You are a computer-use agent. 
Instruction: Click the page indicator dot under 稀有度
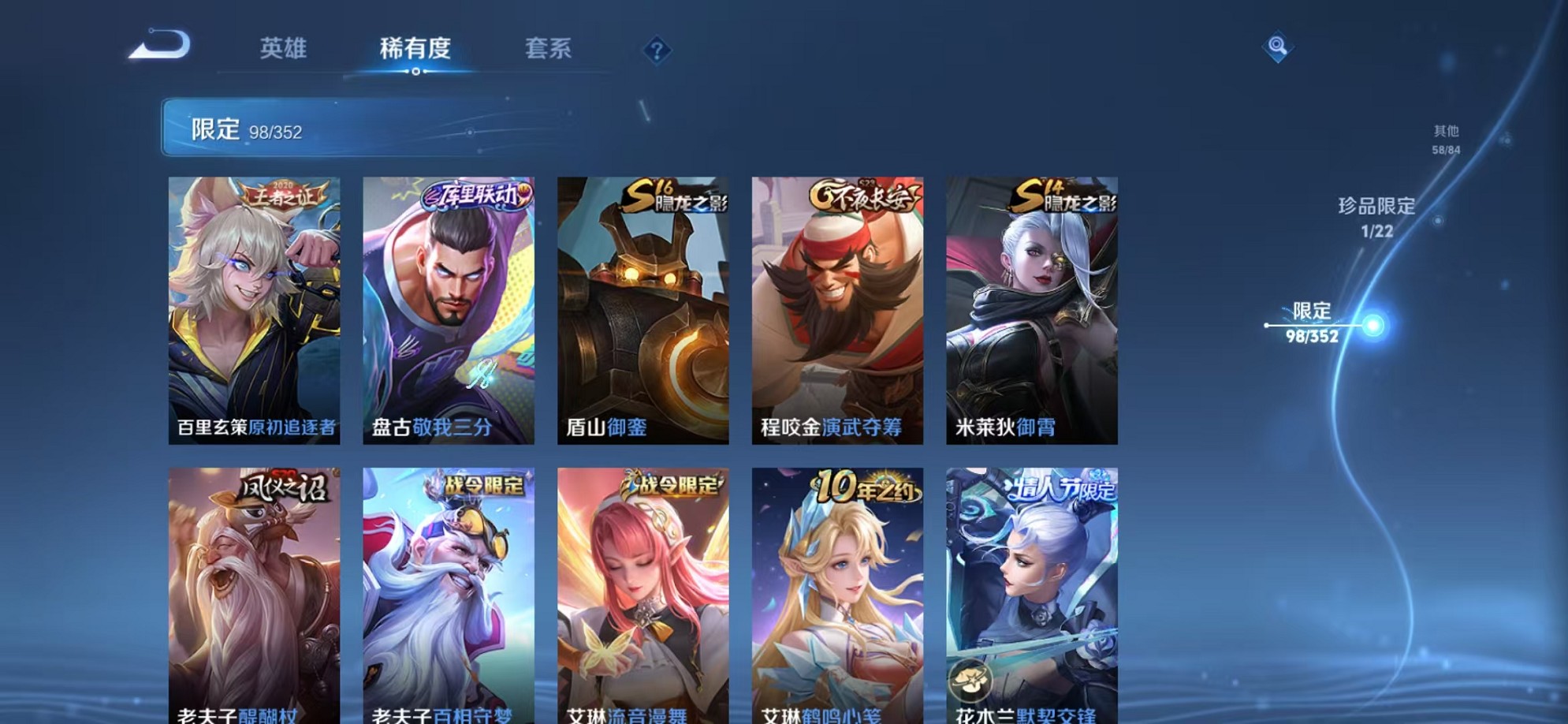(x=415, y=73)
